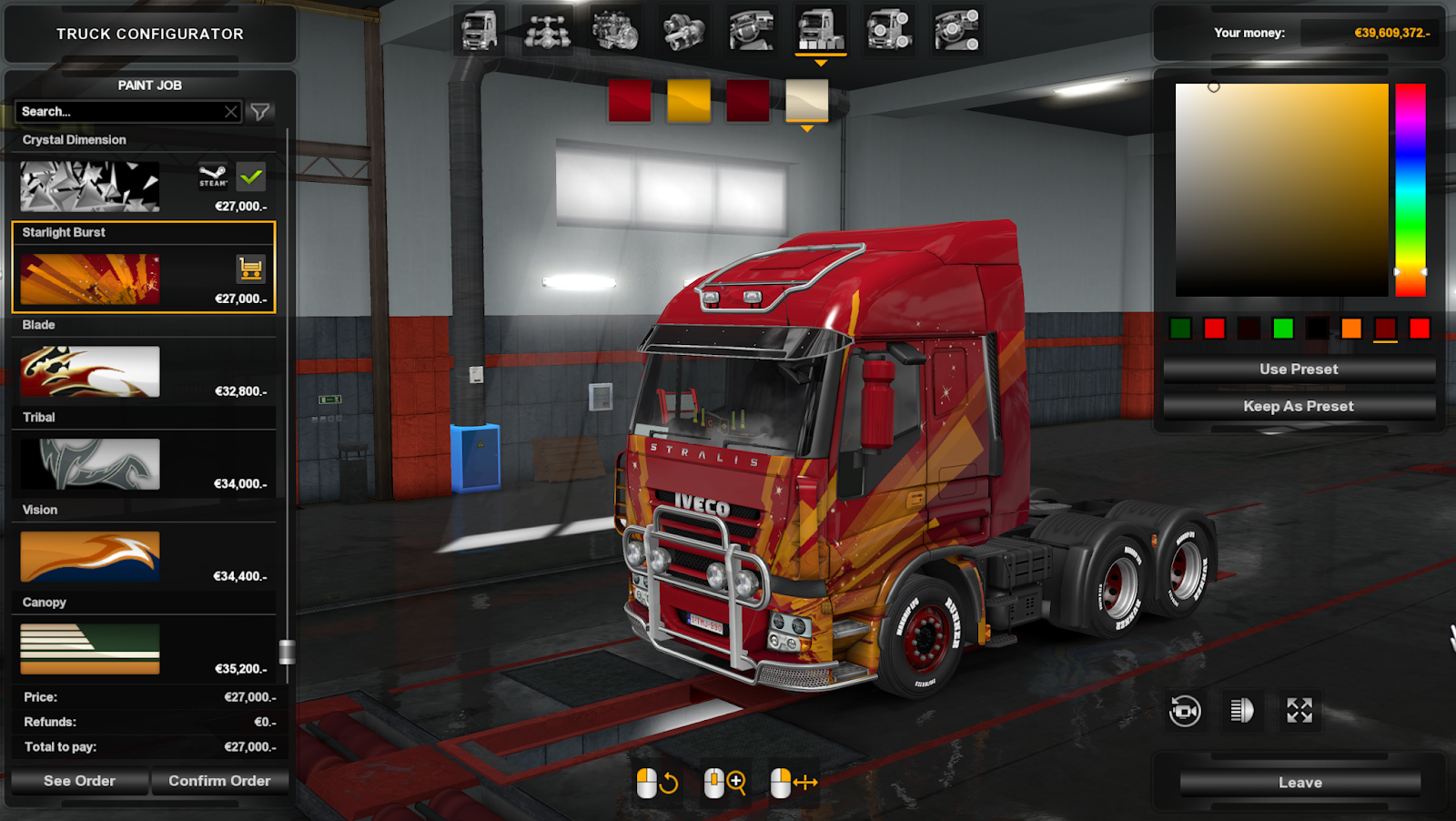This screenshot has height=821, width=1456.
Task: Open the Engine configuration tab
Action: (x=615, y=27)
